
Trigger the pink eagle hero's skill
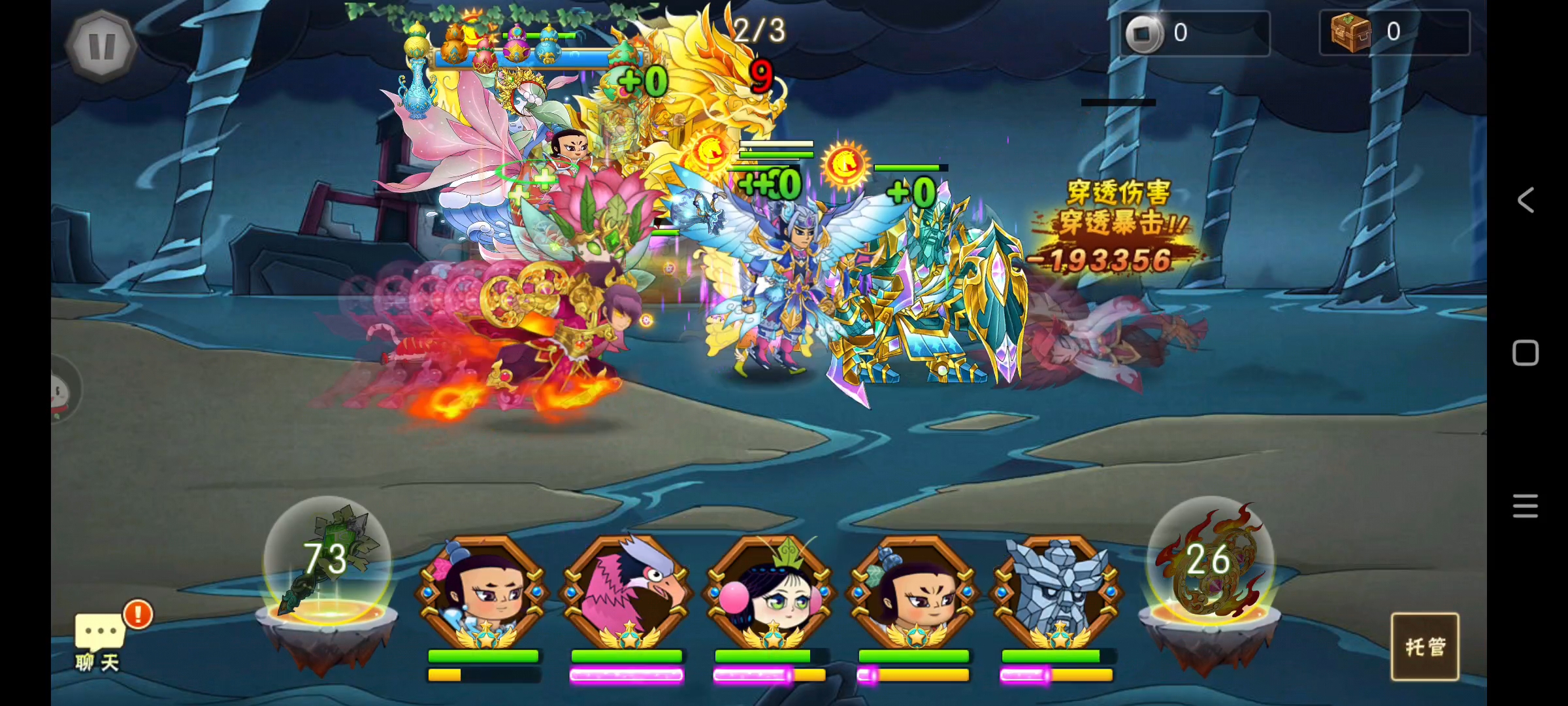tap(627, 592)
